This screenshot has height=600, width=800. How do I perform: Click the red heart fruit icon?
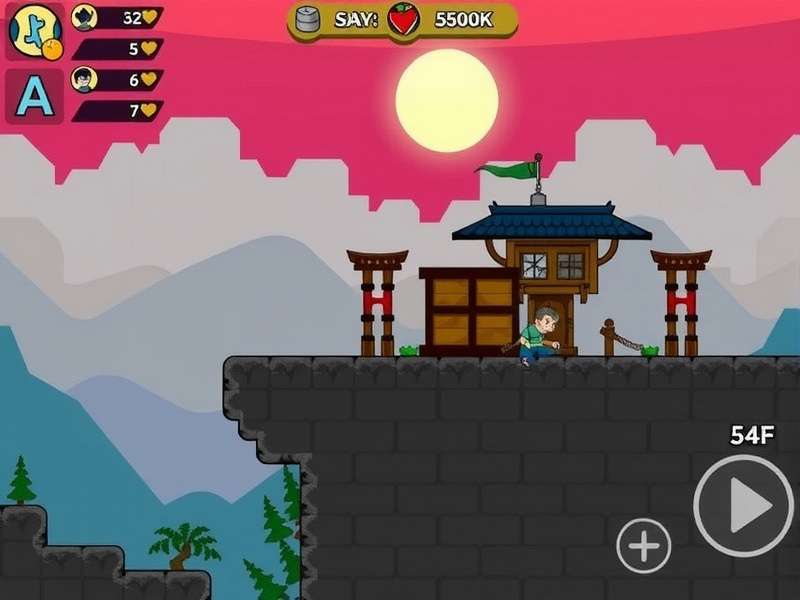404,20
